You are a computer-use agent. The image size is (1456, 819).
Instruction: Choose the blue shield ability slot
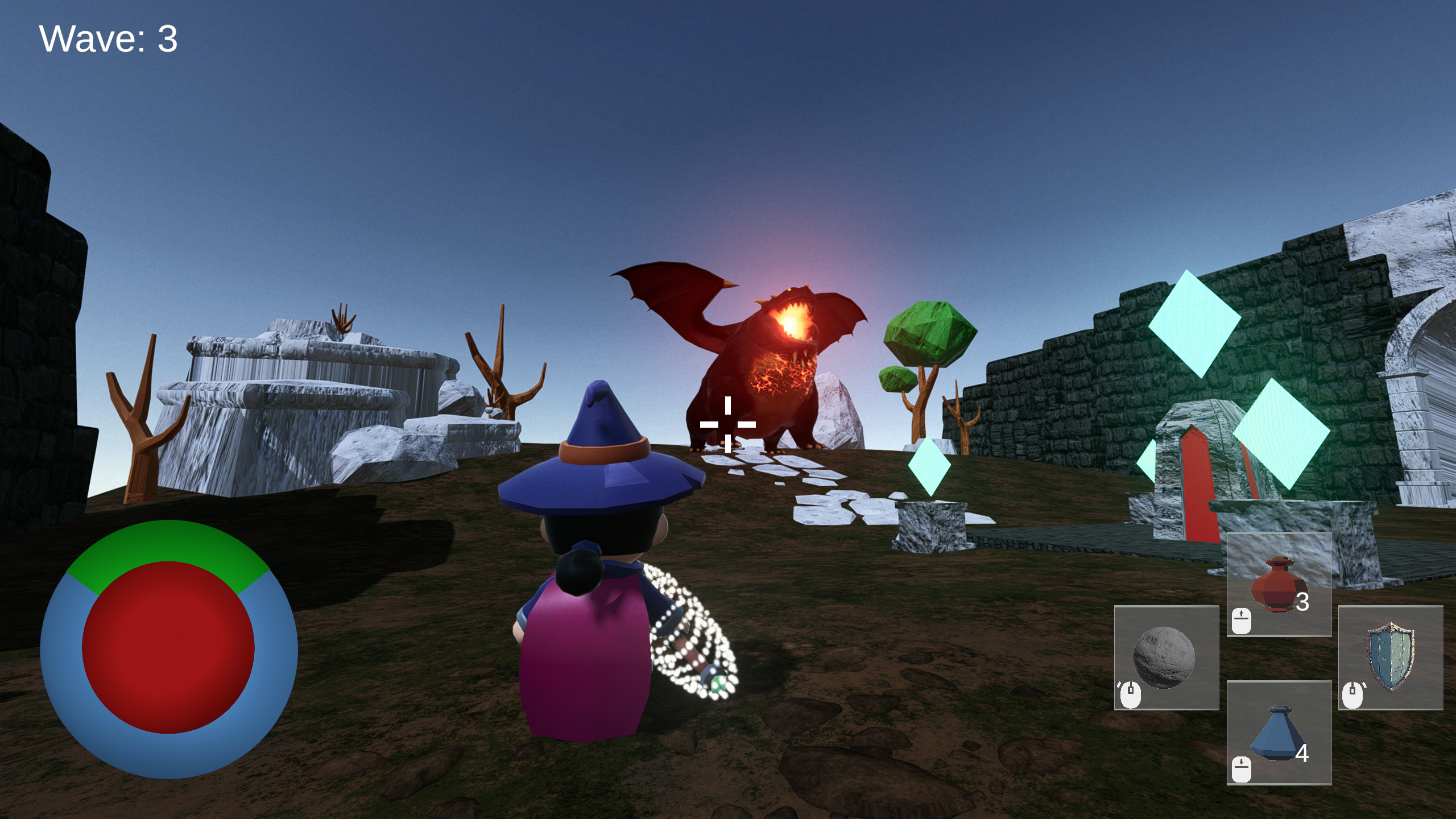tap(1390, 657)
